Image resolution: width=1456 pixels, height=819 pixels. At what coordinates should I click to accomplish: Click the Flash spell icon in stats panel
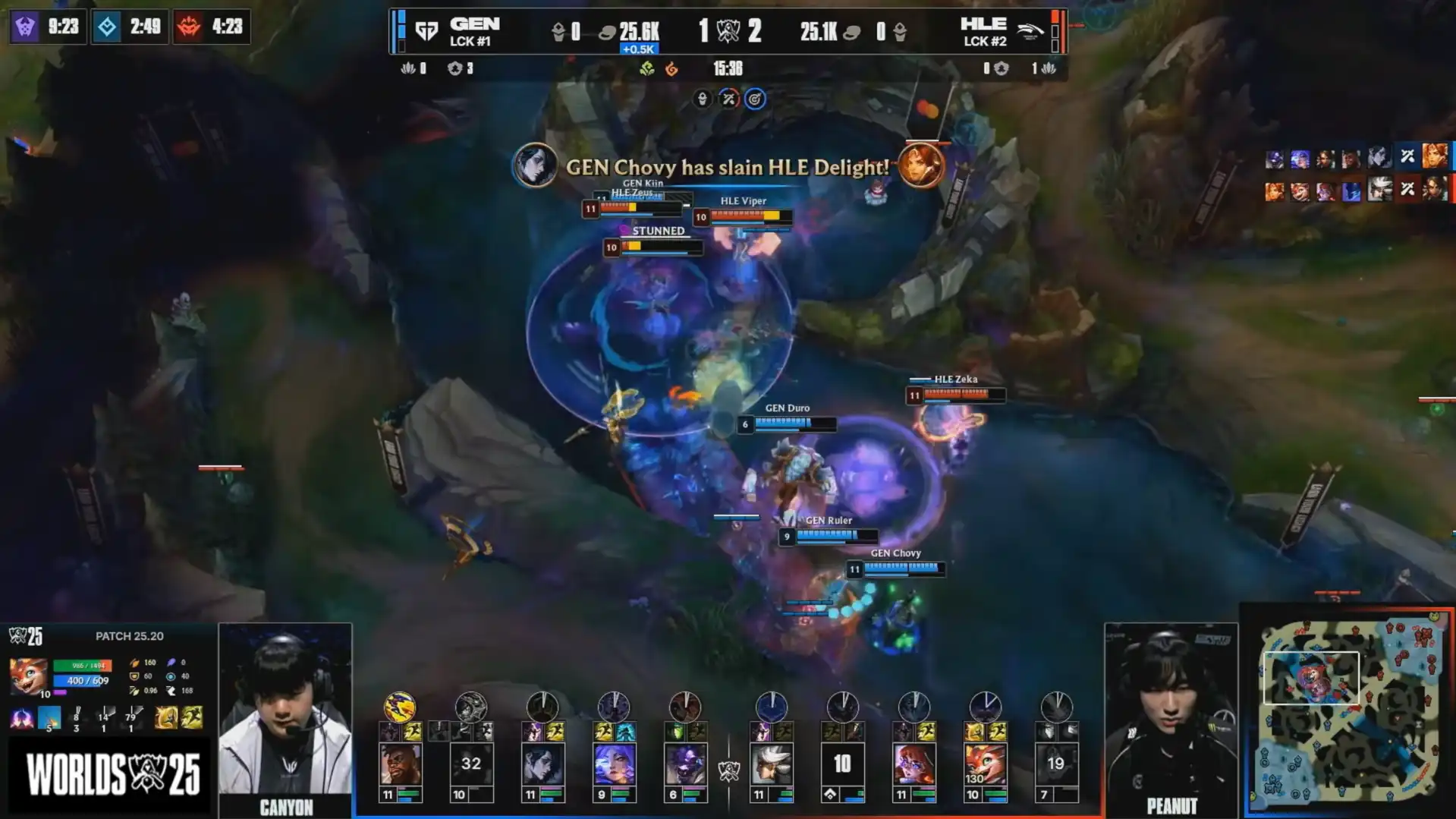coord(49,717)
